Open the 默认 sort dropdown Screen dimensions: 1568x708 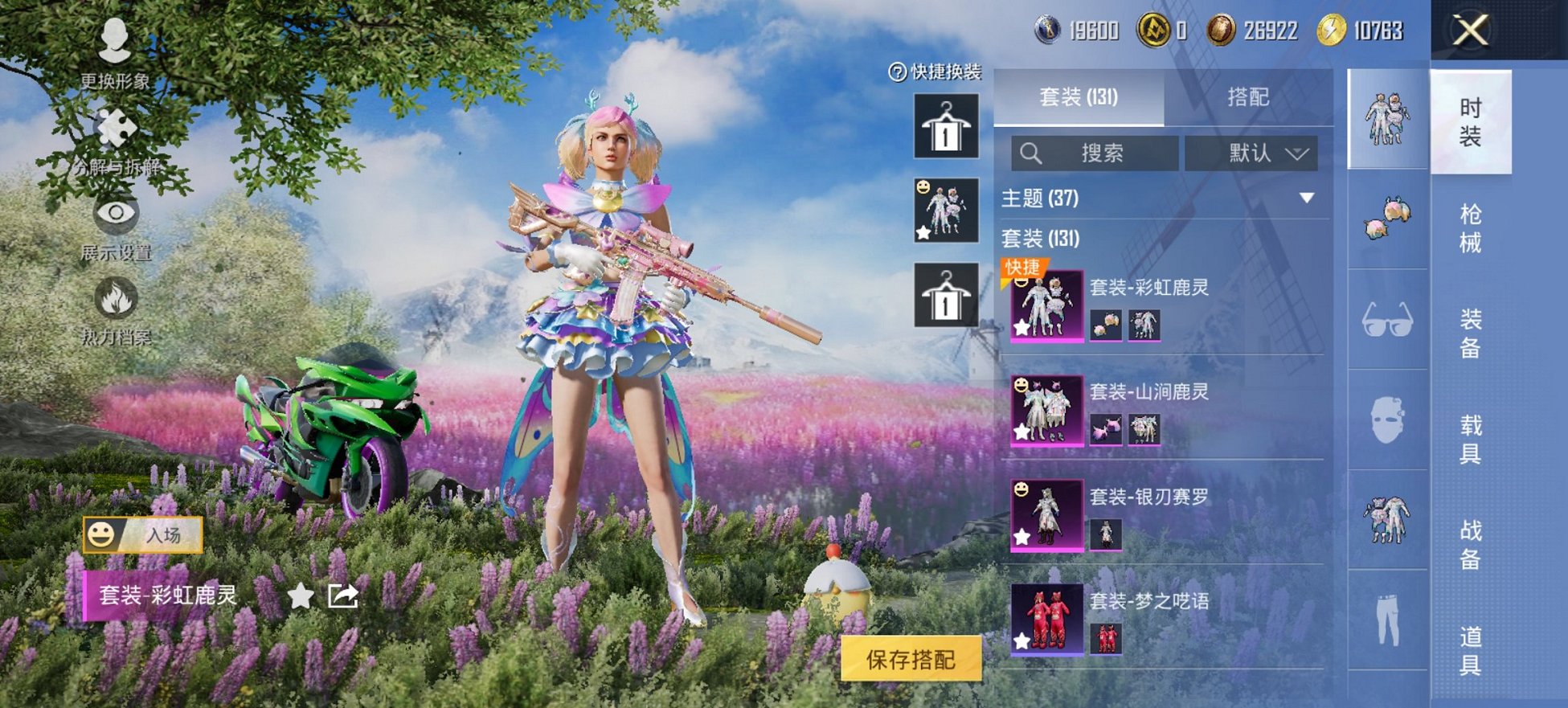tap(1251, 153)
